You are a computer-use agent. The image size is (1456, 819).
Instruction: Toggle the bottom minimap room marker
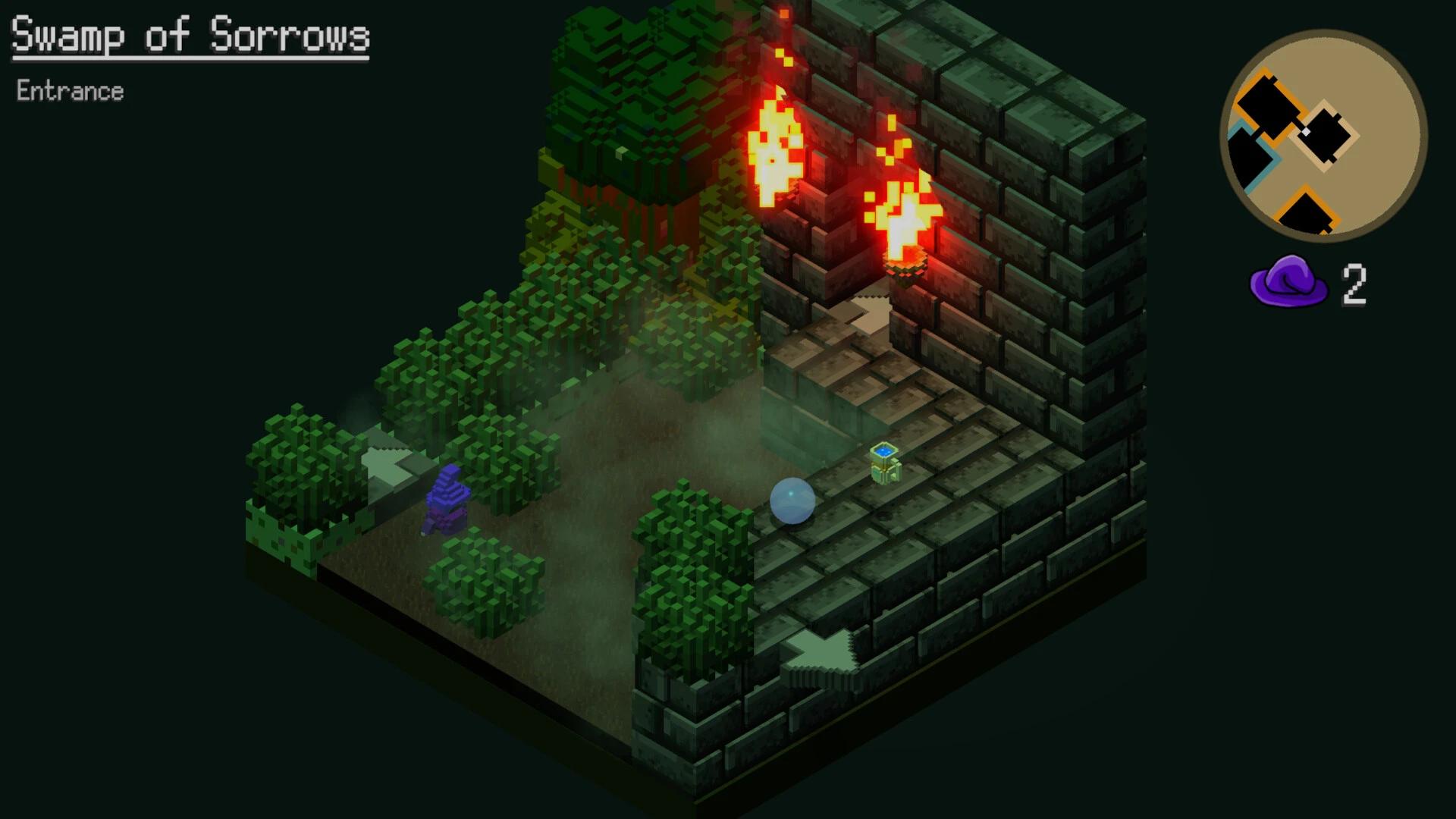click(x=1306, y=212)
